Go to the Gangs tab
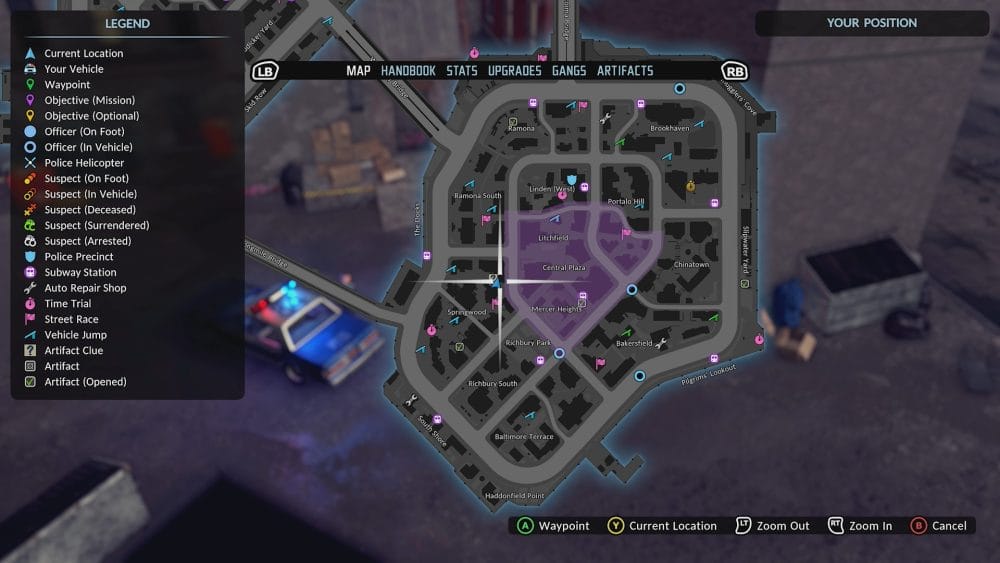This screenshot has height=563, width=1000. [569, 71]
